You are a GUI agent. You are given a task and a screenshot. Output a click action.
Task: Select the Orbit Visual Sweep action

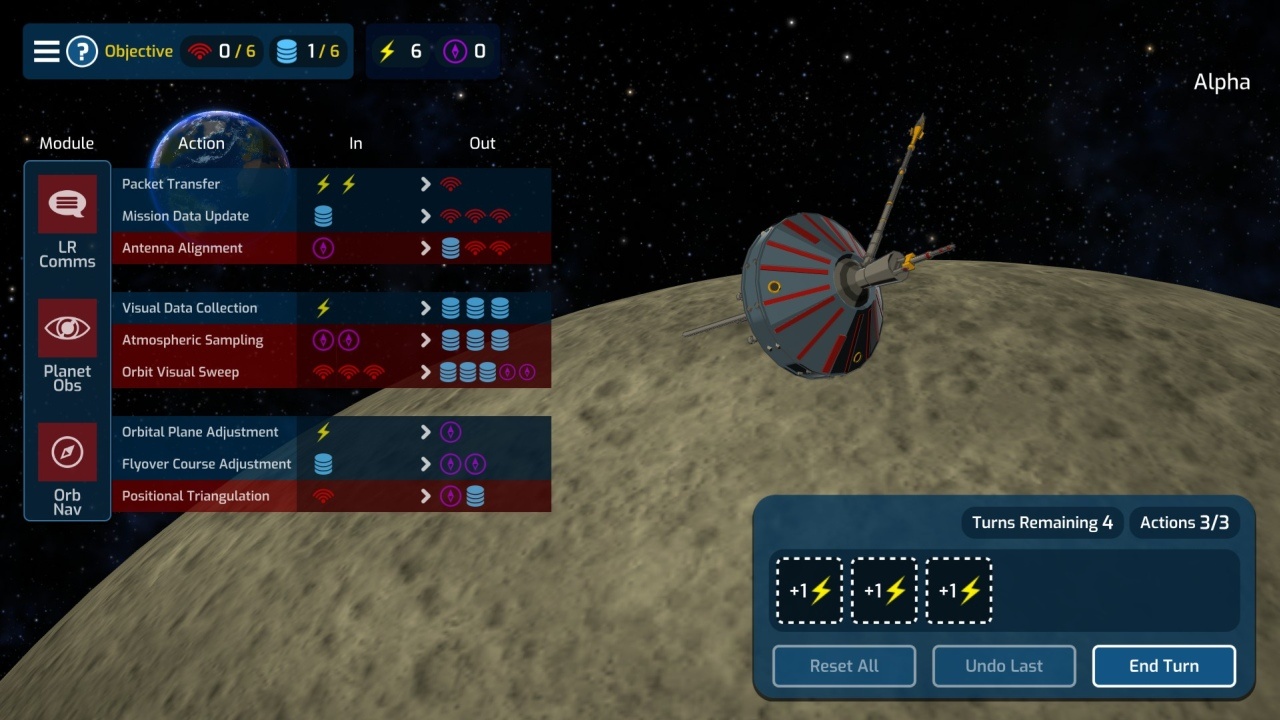(180, 372)
